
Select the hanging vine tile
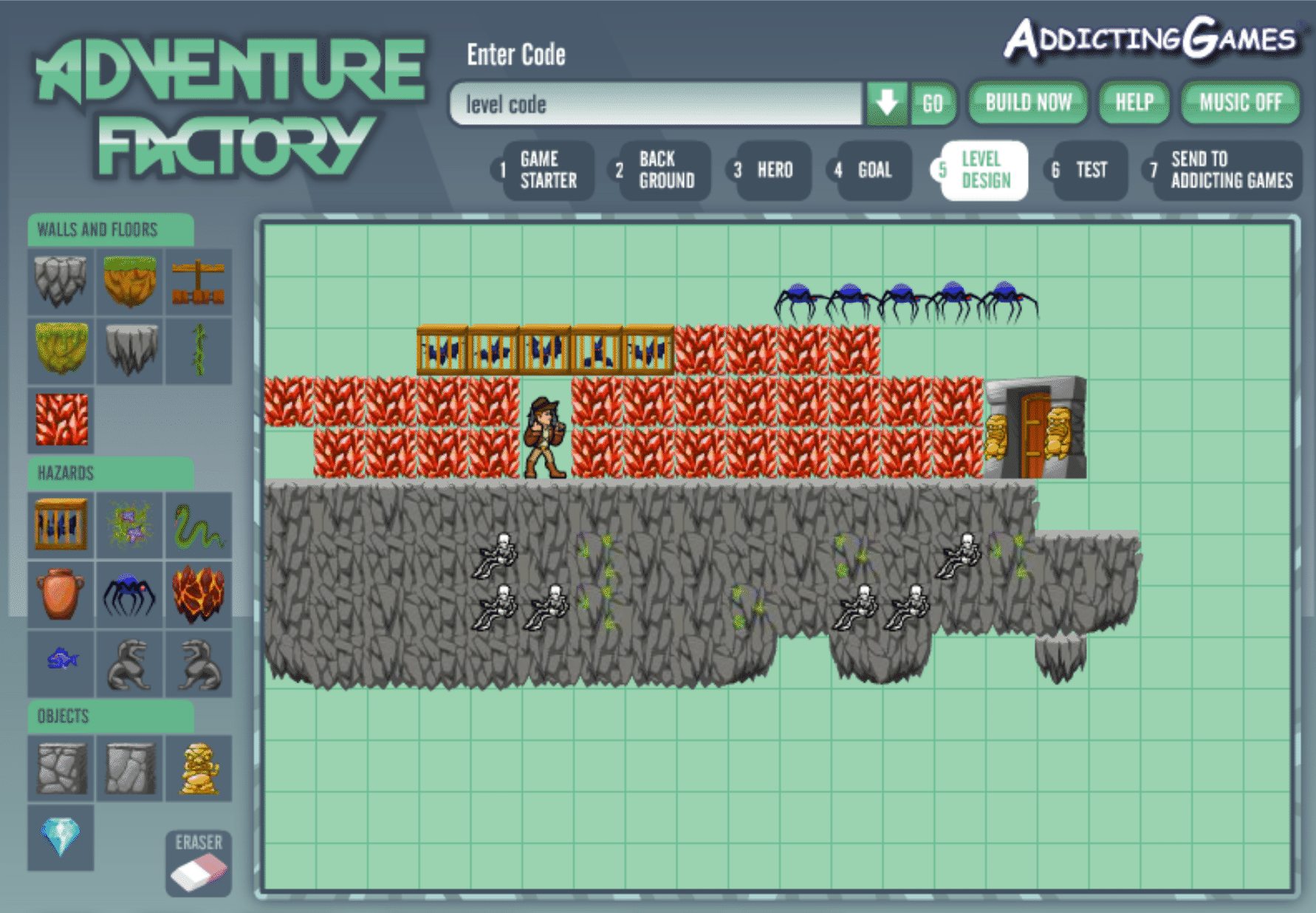pyautogui.click(x=199, y=351)
